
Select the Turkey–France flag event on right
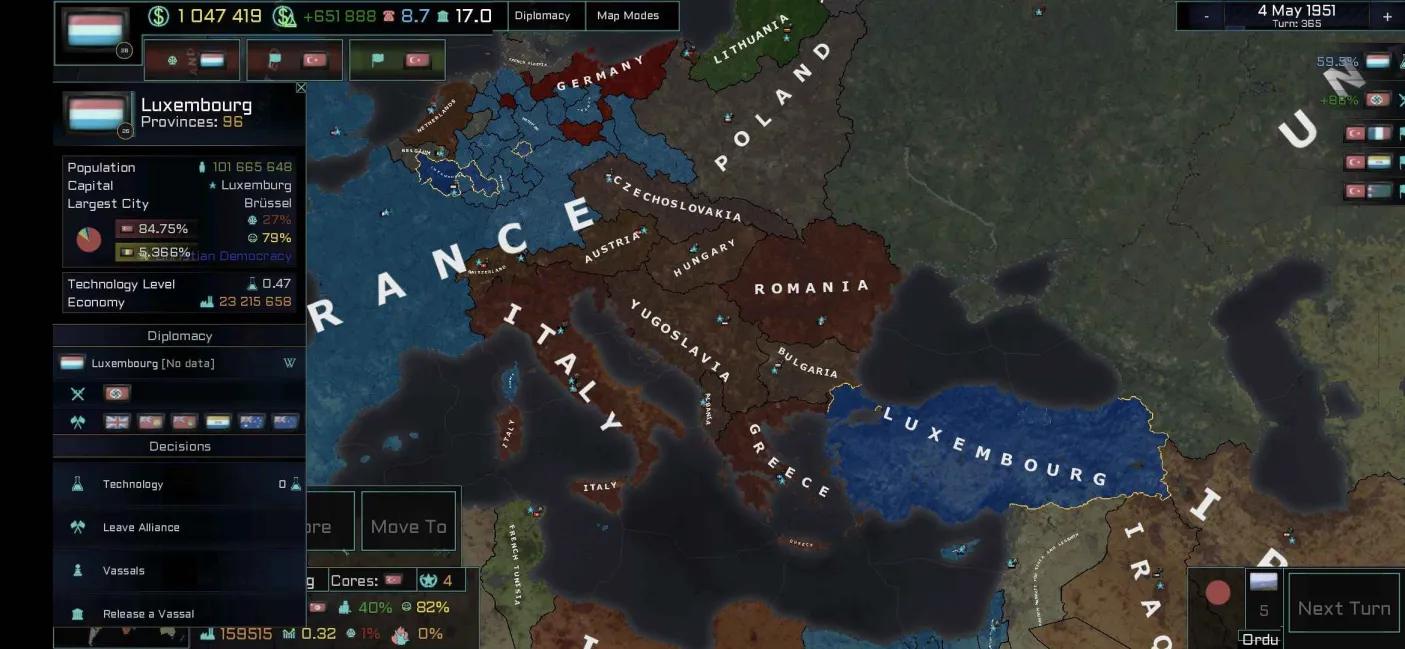coord(1368,133)
